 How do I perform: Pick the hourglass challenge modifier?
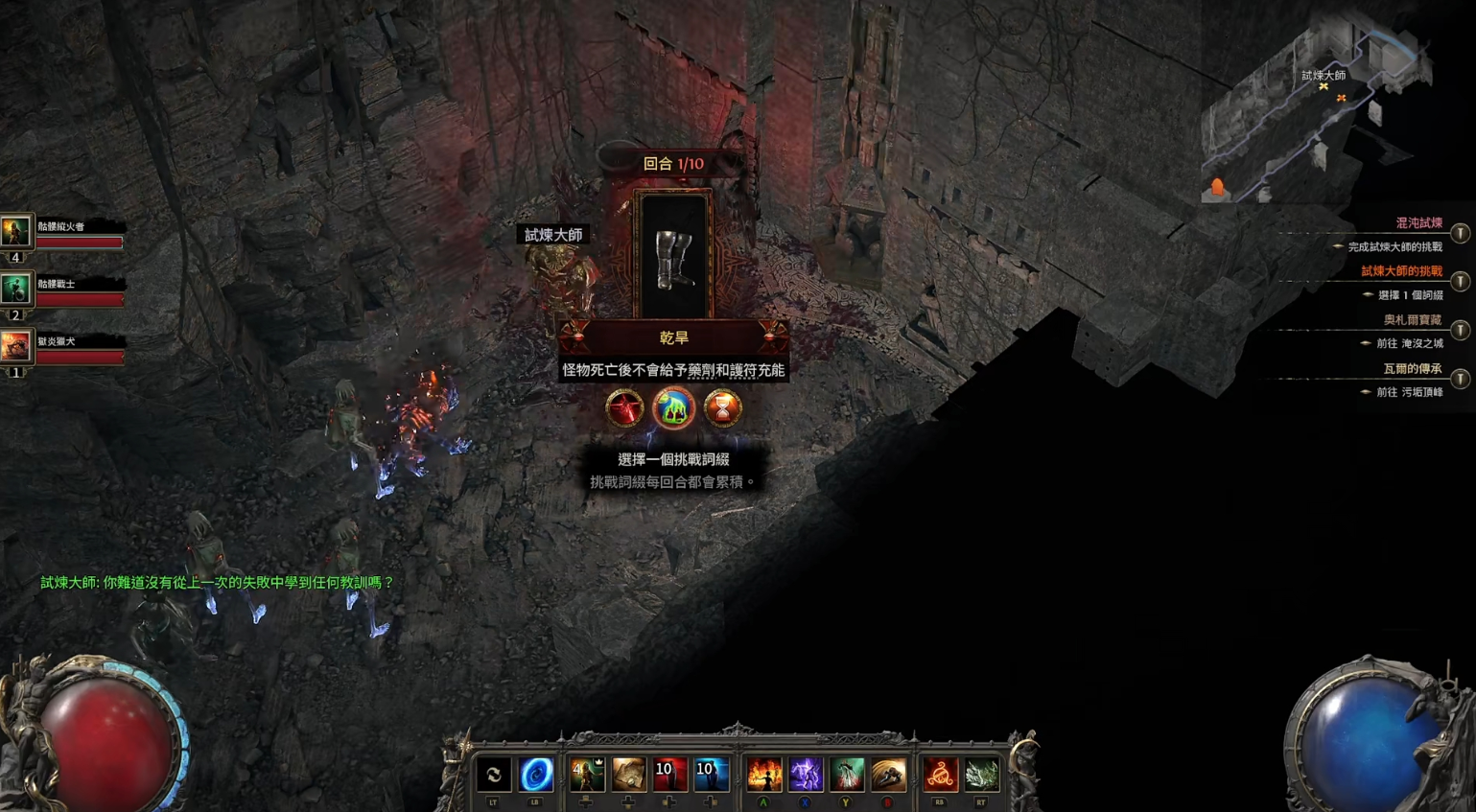[723, 408]
